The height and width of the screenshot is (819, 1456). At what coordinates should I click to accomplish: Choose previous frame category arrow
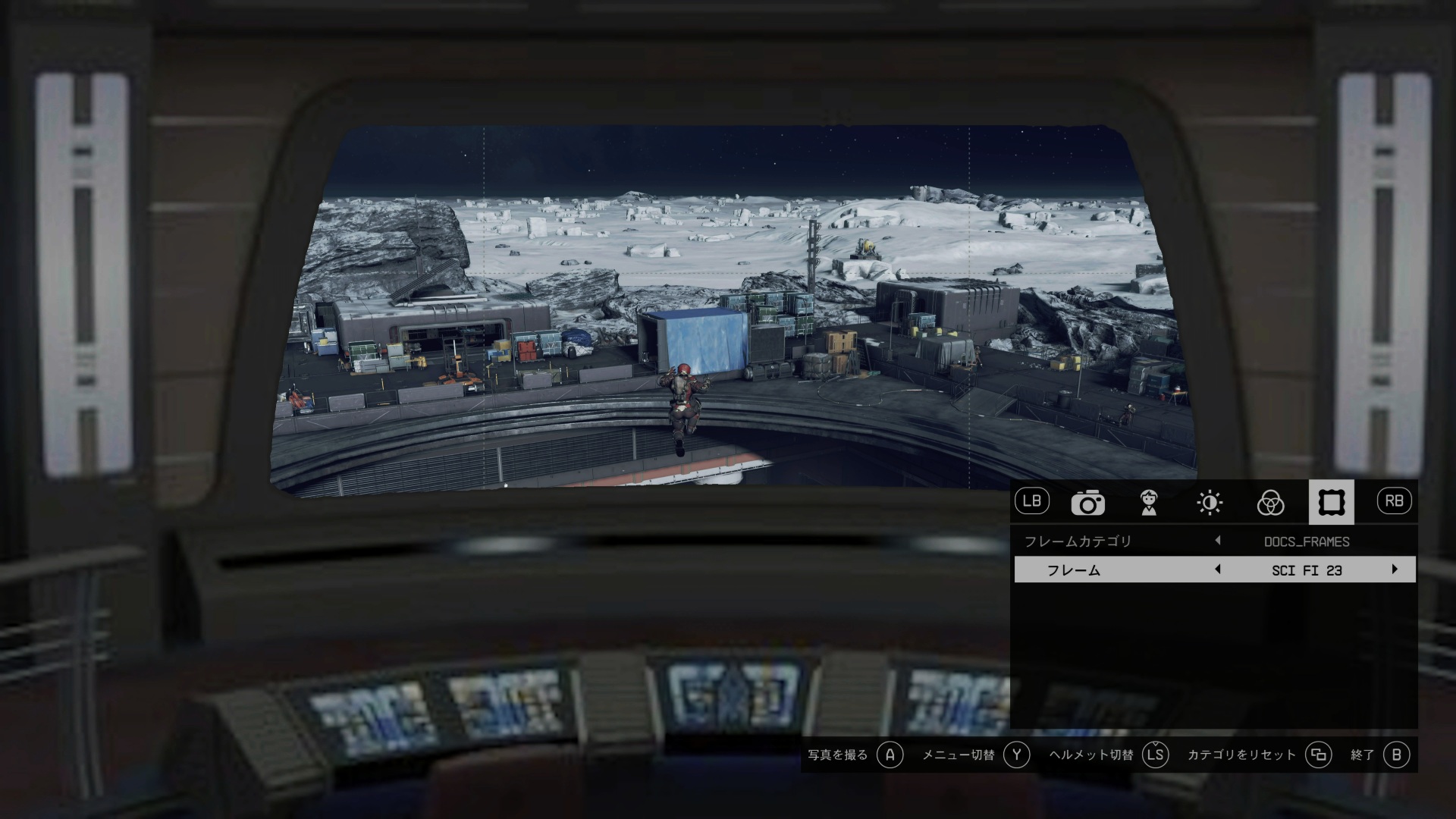coord(1218,541)
